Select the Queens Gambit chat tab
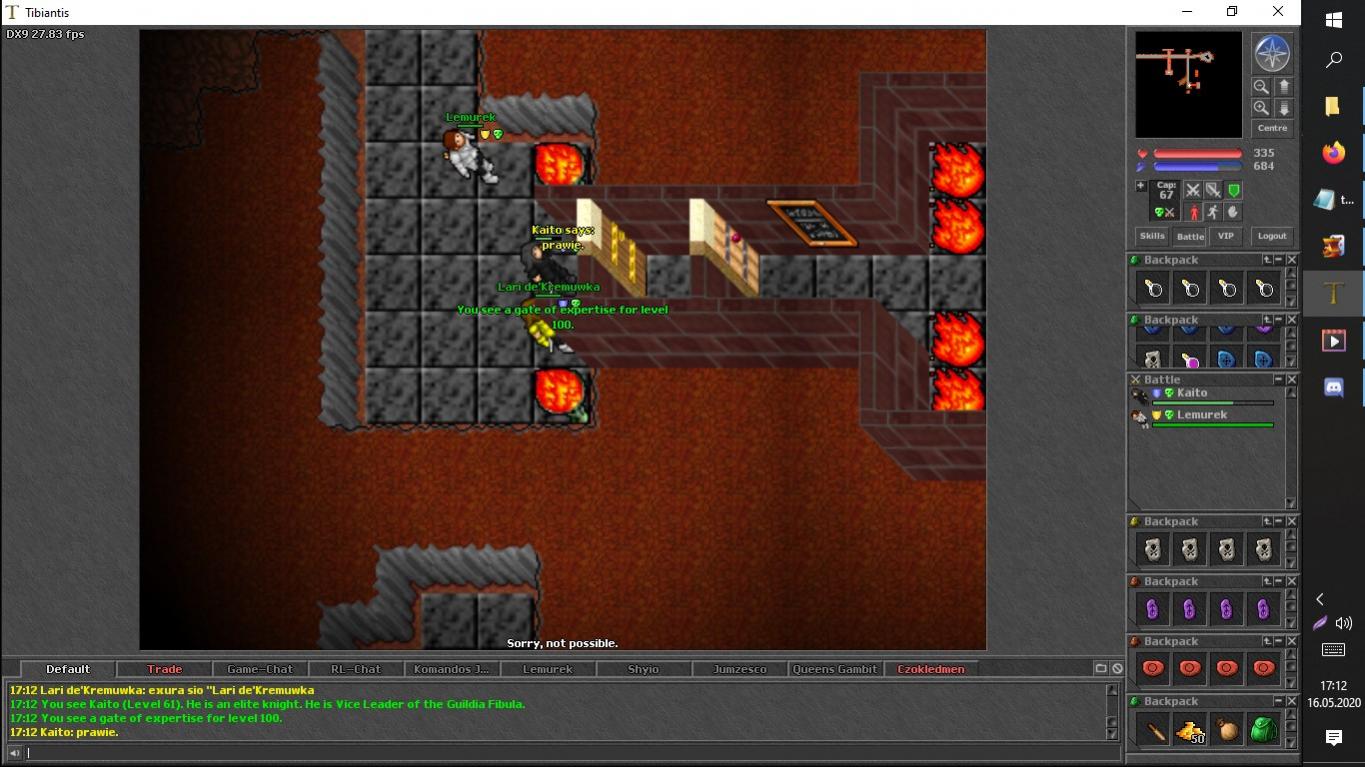 tap(835, 669)
